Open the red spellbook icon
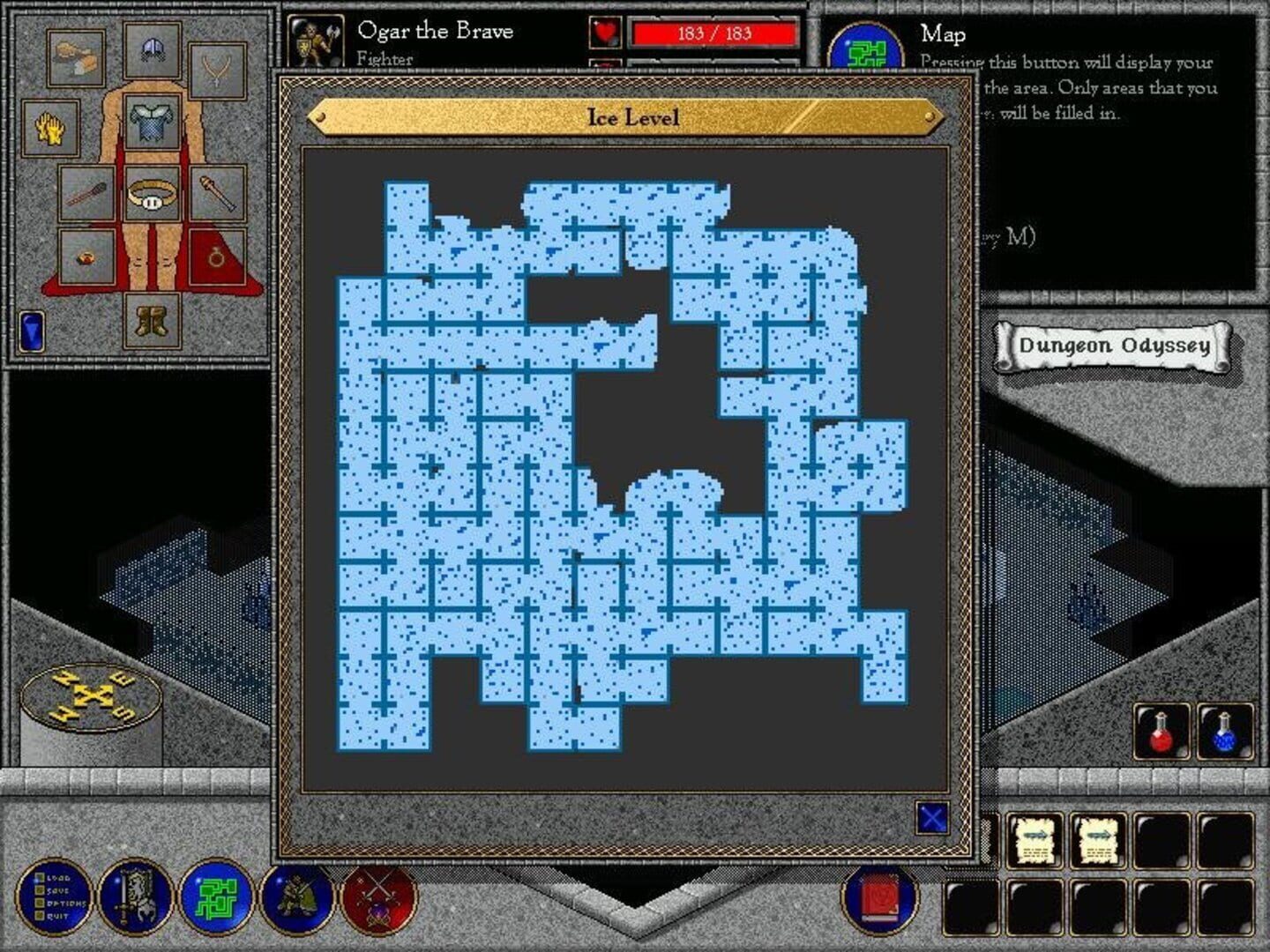 point(878,901)
